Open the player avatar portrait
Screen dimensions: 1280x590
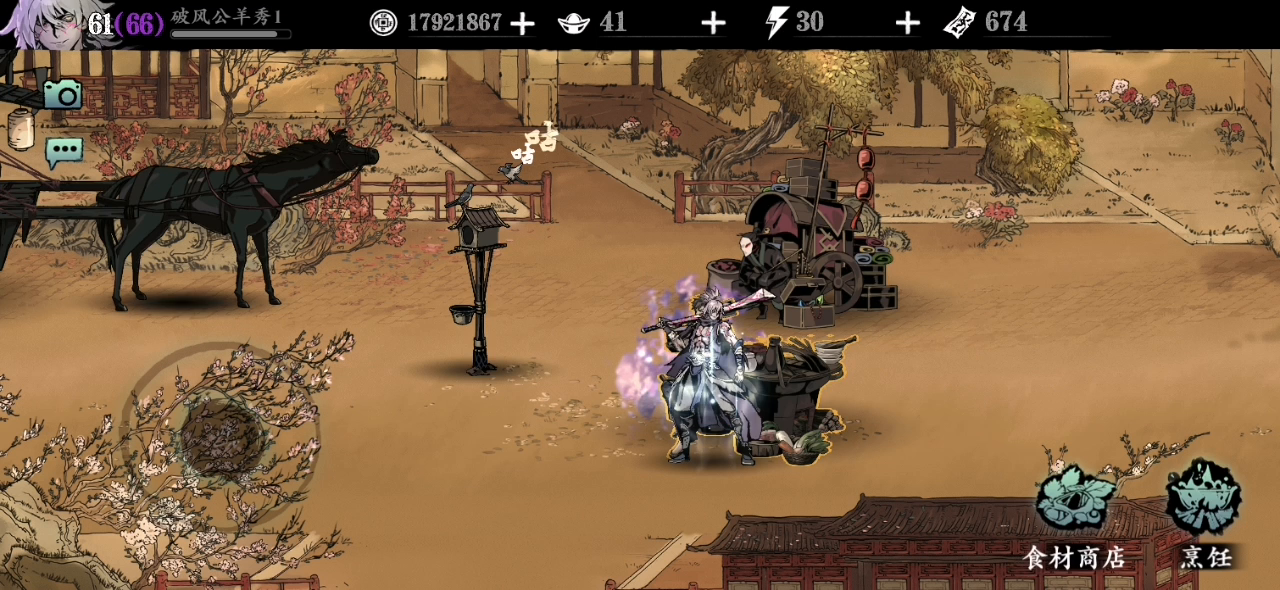click(x=40, y=24)
